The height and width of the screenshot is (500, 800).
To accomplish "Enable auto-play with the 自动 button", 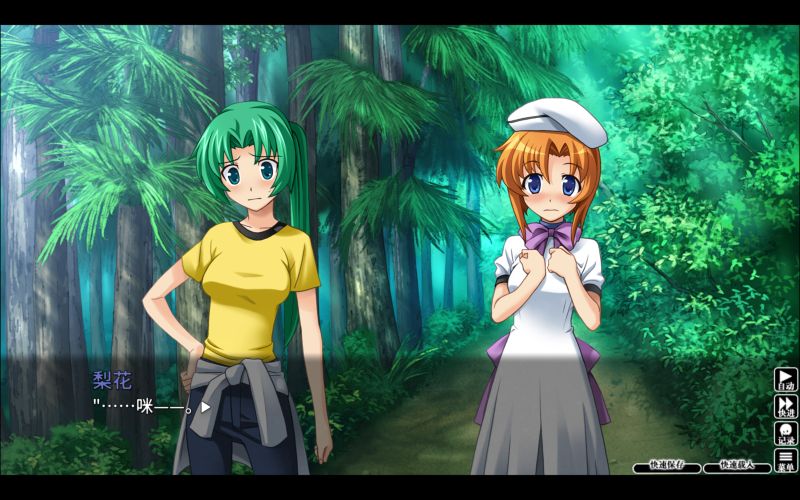I will click(x=786, y=381).
